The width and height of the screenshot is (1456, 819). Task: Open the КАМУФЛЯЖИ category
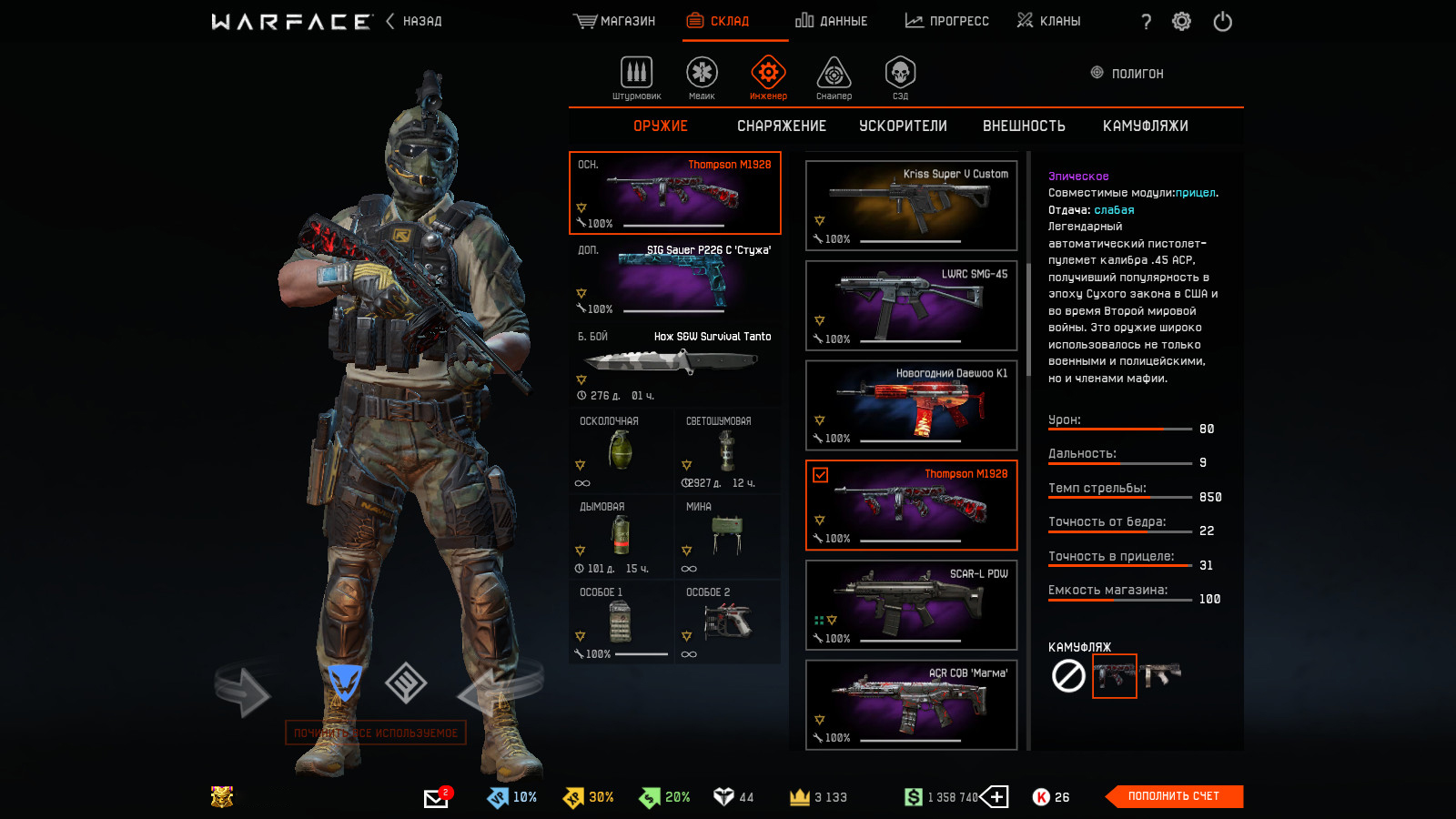pos(1145,126)
